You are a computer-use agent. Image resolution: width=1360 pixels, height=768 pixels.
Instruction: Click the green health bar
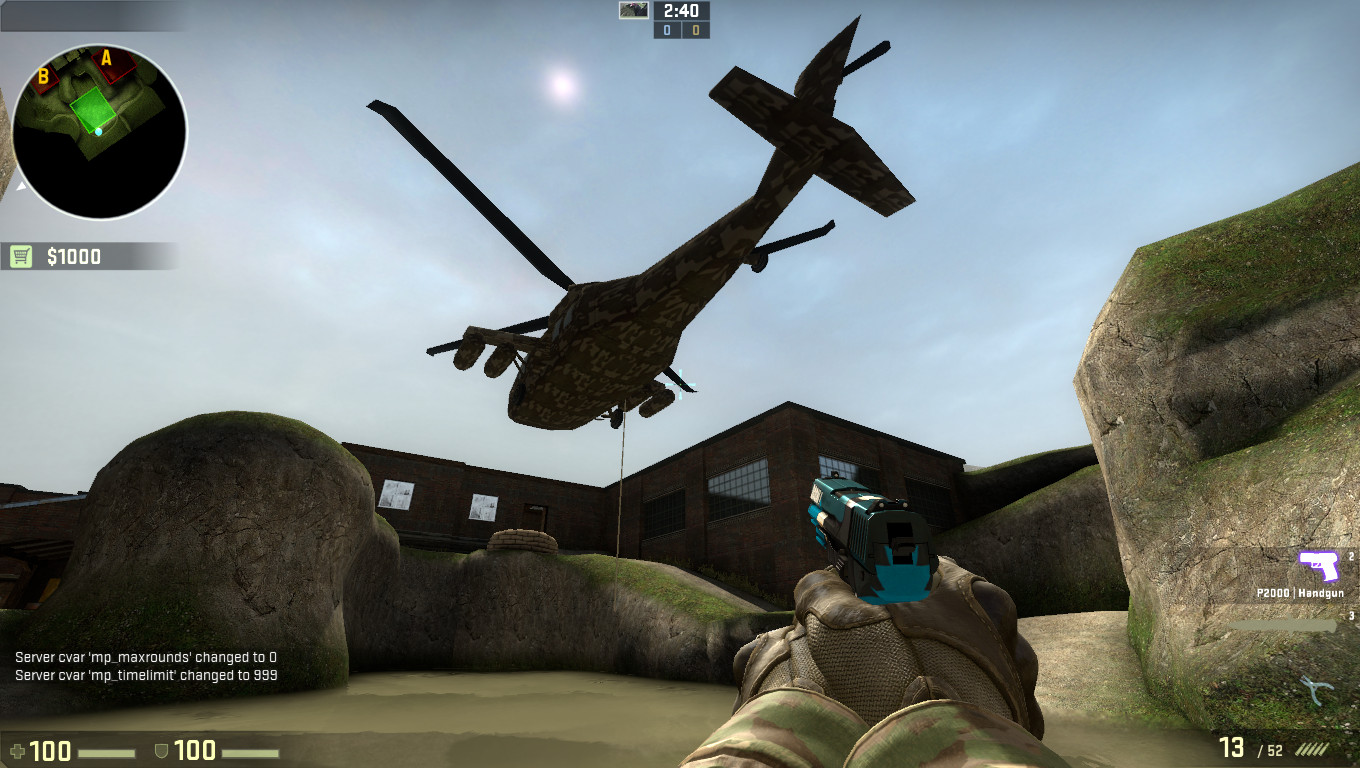tap(106, 751)
